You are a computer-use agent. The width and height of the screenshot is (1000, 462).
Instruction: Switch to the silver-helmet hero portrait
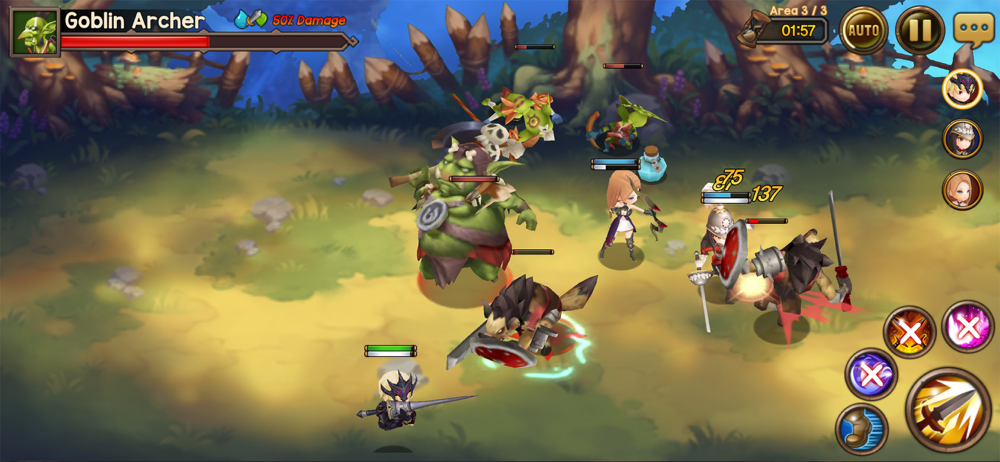[962, 139]
